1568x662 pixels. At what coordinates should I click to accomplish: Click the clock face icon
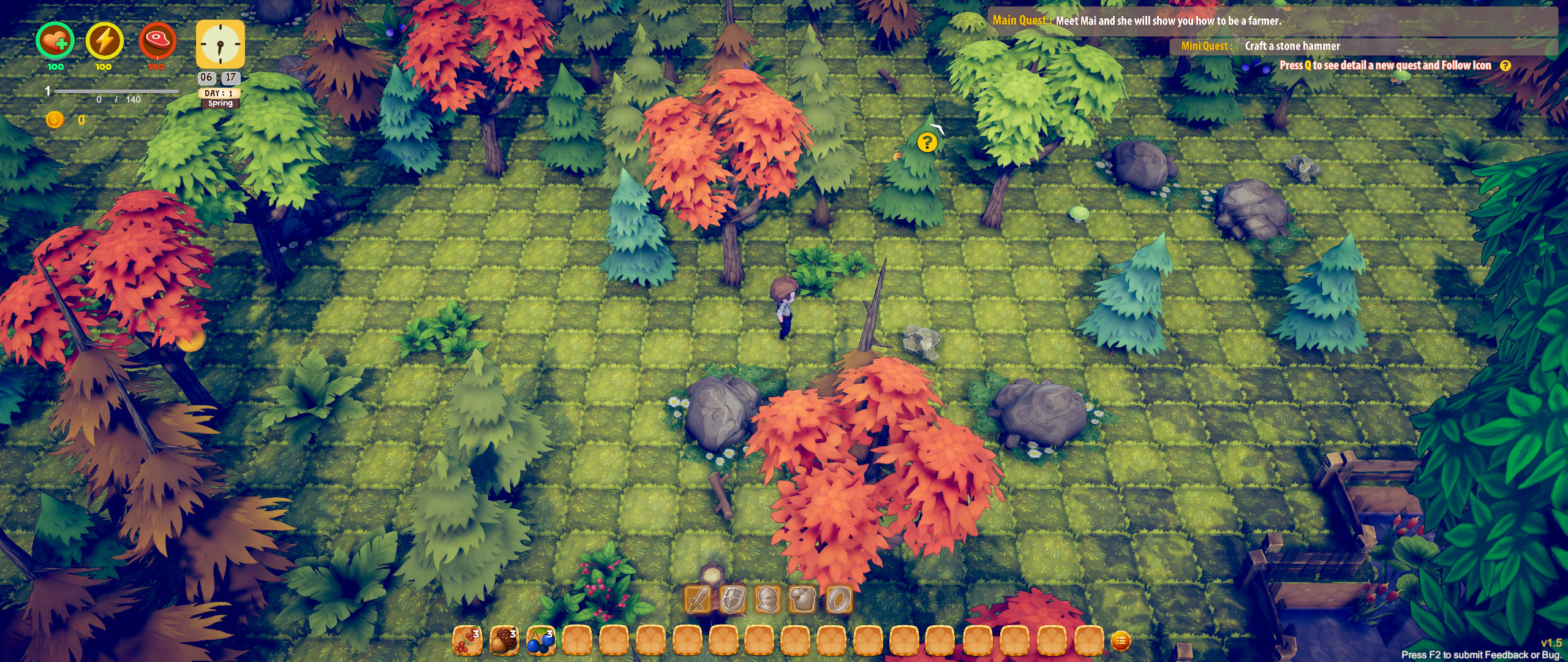point(219,45)
